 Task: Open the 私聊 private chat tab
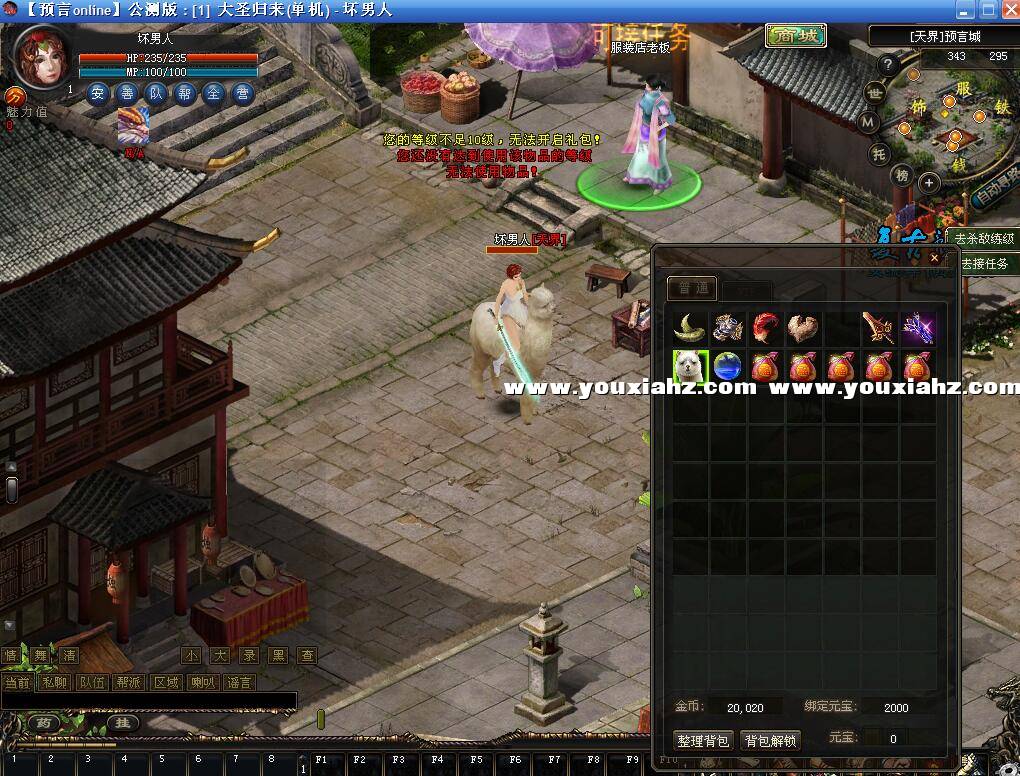click(54, 682)
